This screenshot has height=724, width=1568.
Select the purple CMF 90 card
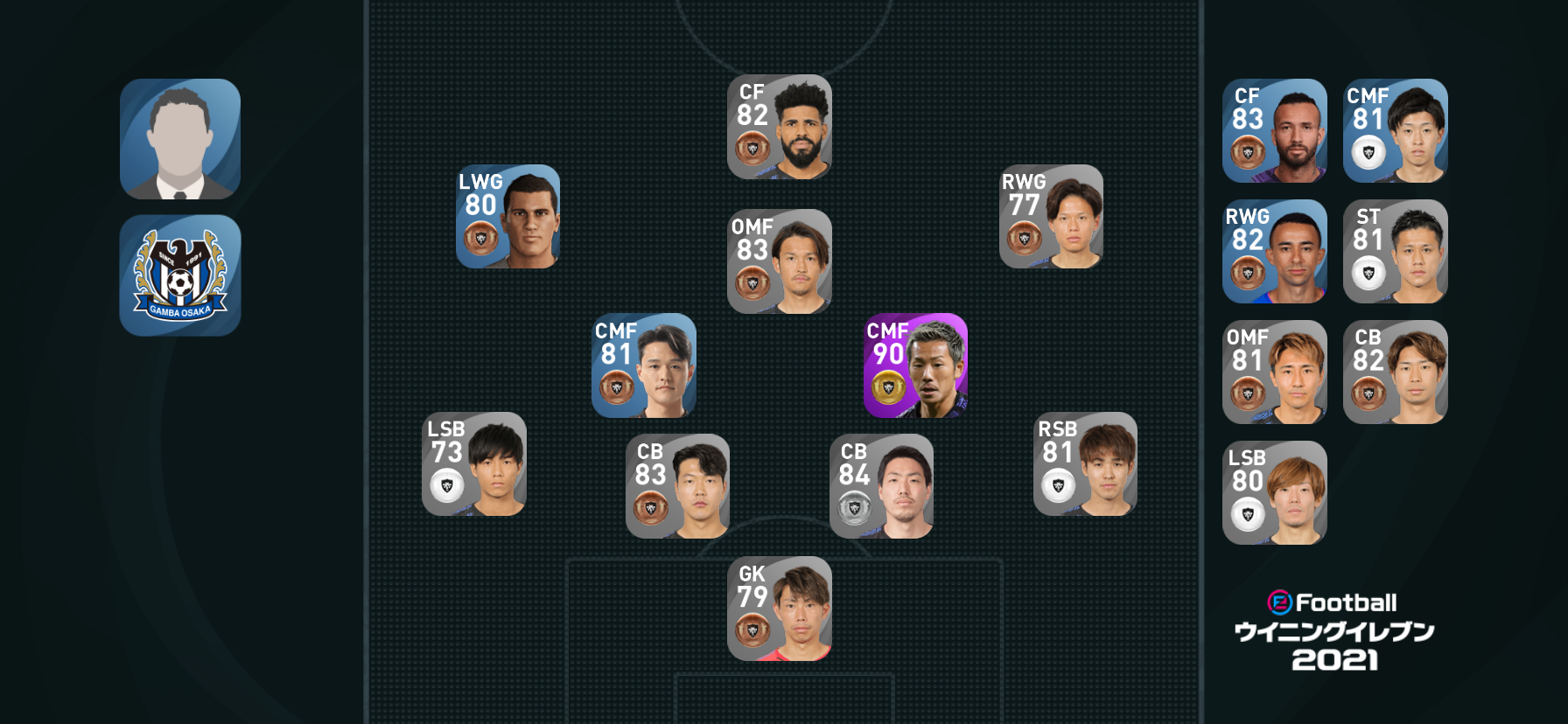pyautogui.click(x=915, y=365)
